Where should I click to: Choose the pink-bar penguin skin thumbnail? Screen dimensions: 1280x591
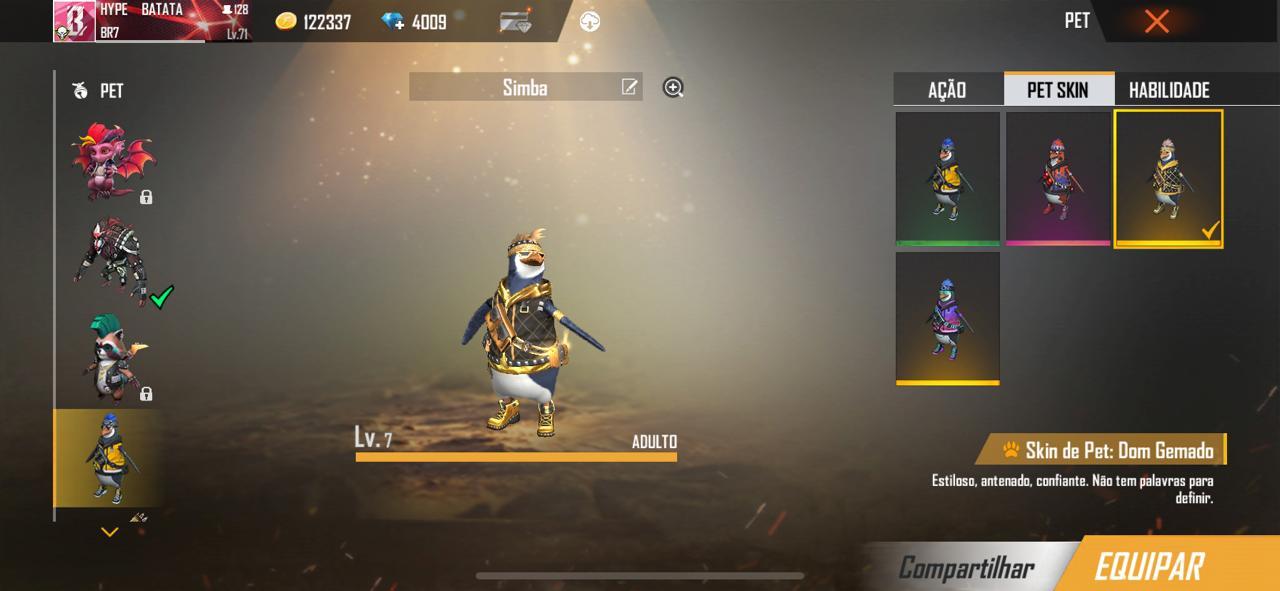(x=1057, y=178)
